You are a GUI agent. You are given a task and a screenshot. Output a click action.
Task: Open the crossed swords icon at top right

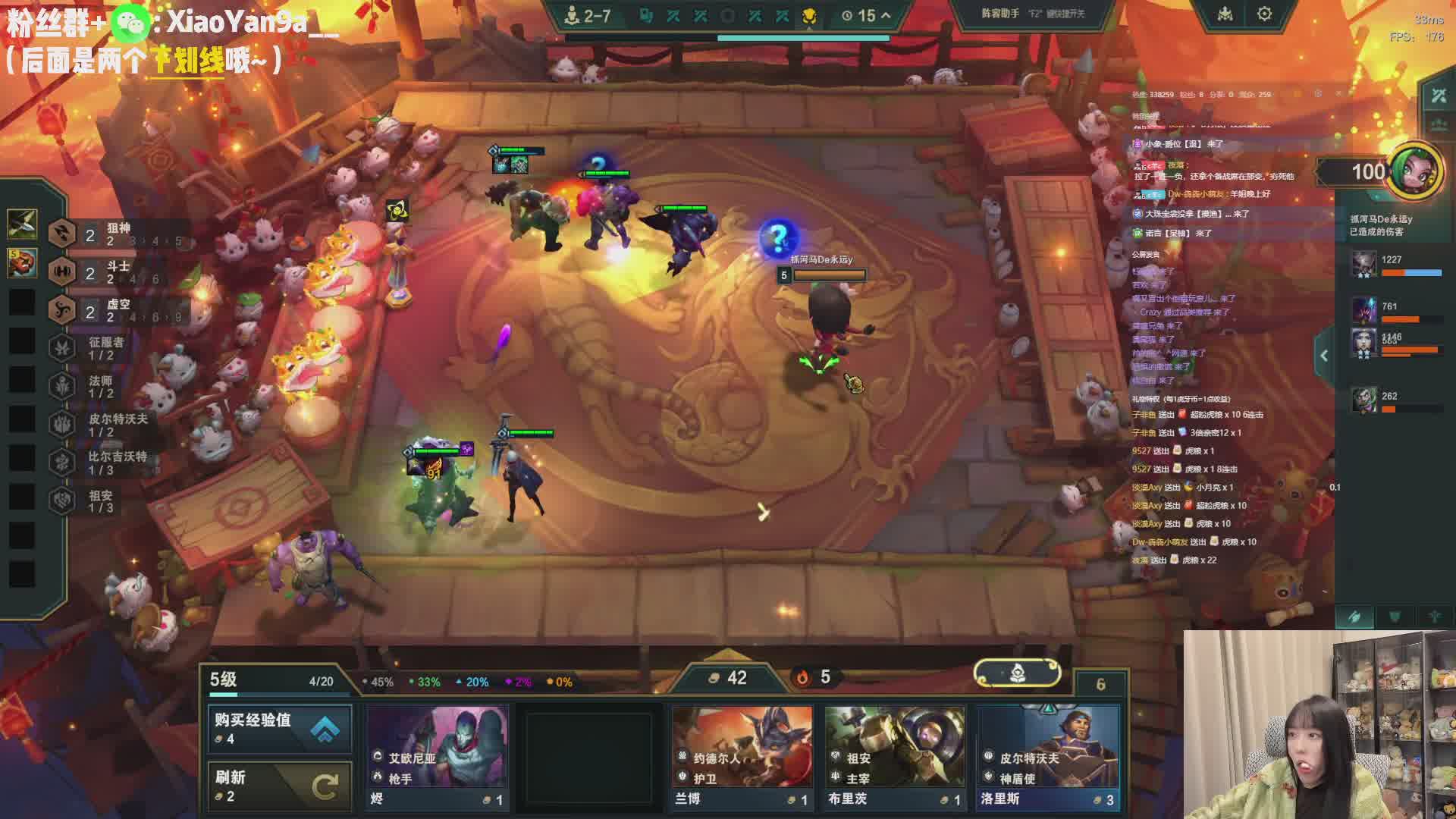click(x=1439, y=96)
